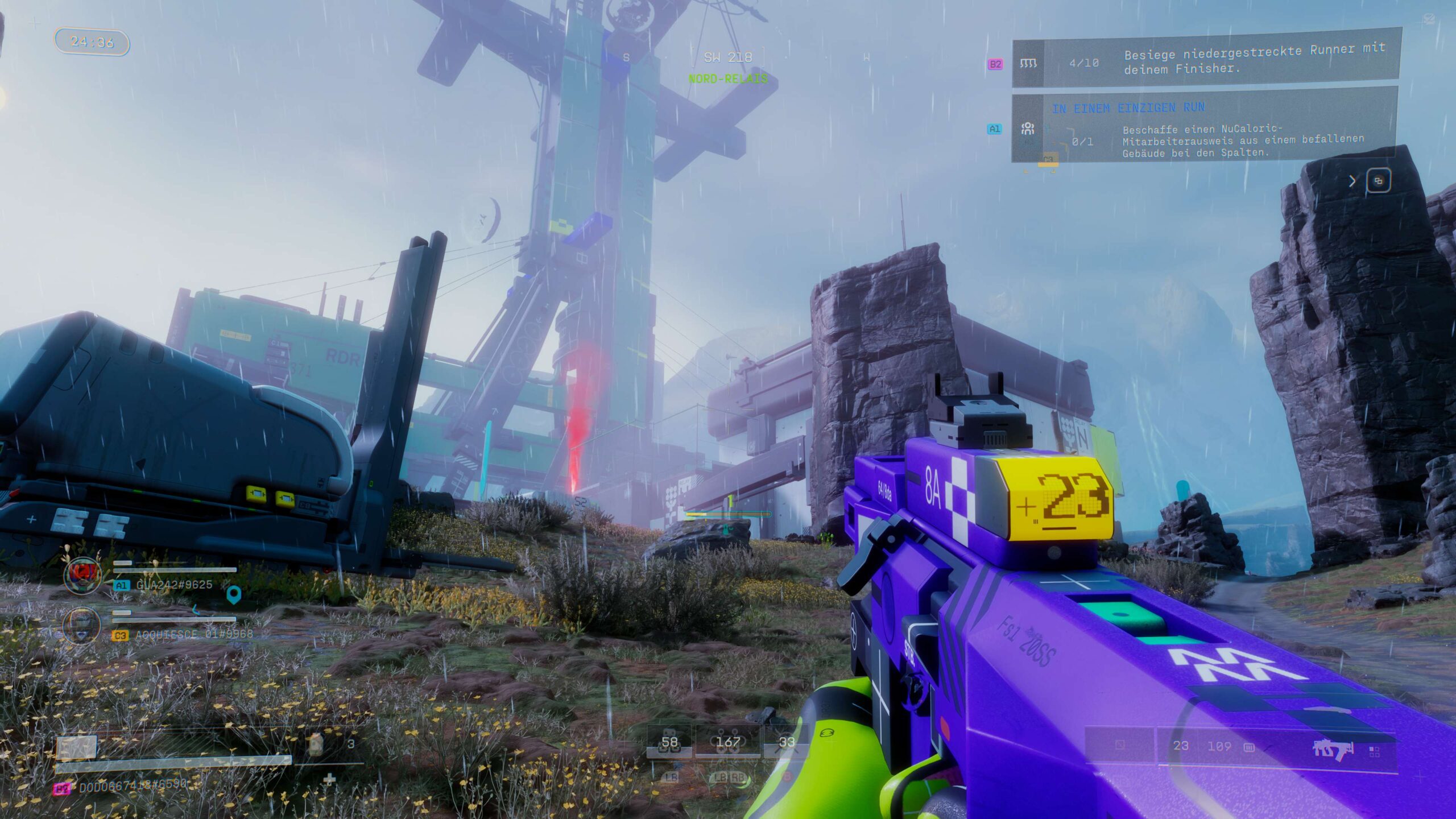Click the empty secondary weapon slot

(x=1120, y=745)
